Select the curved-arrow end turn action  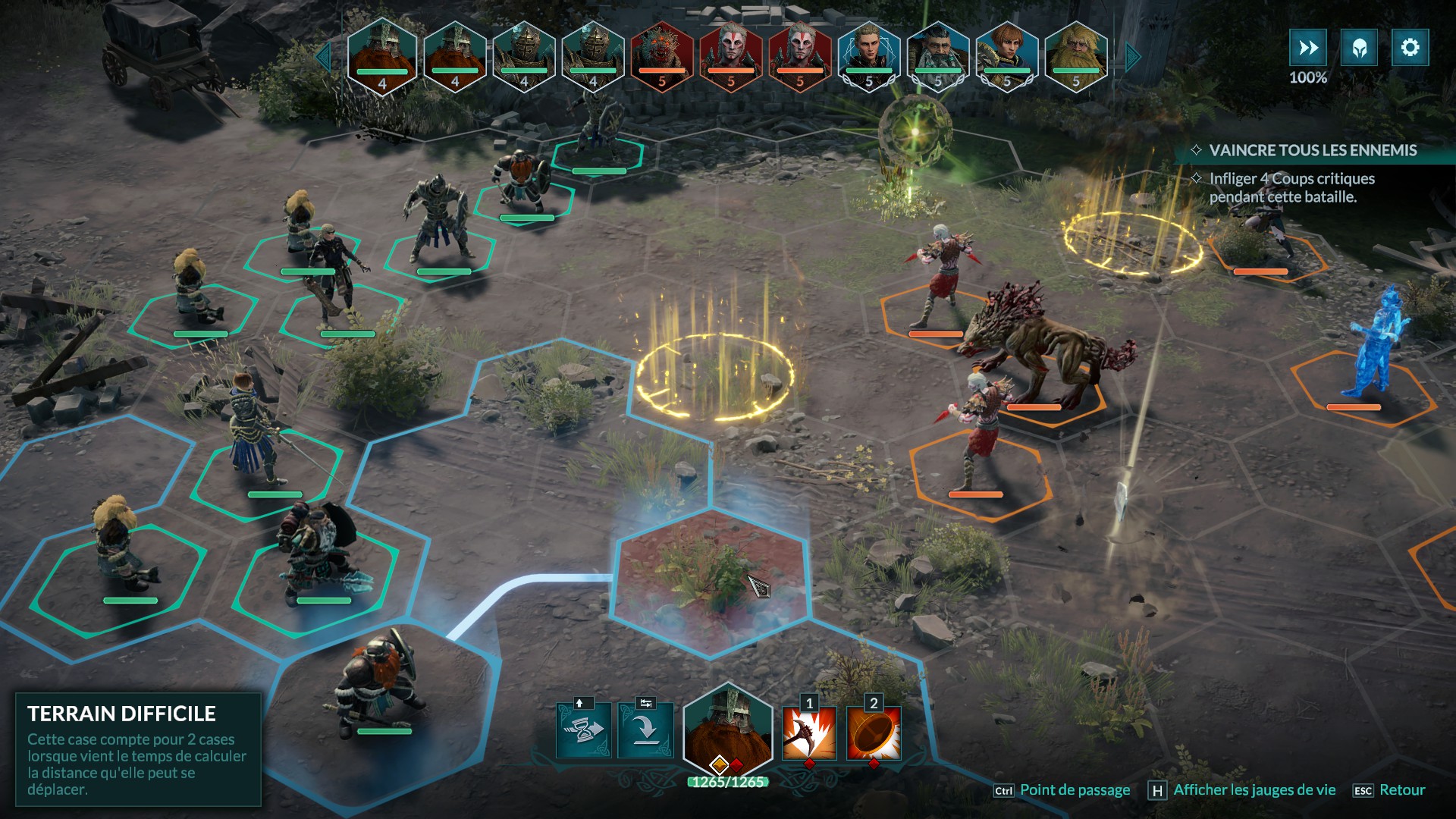point(645,730)
